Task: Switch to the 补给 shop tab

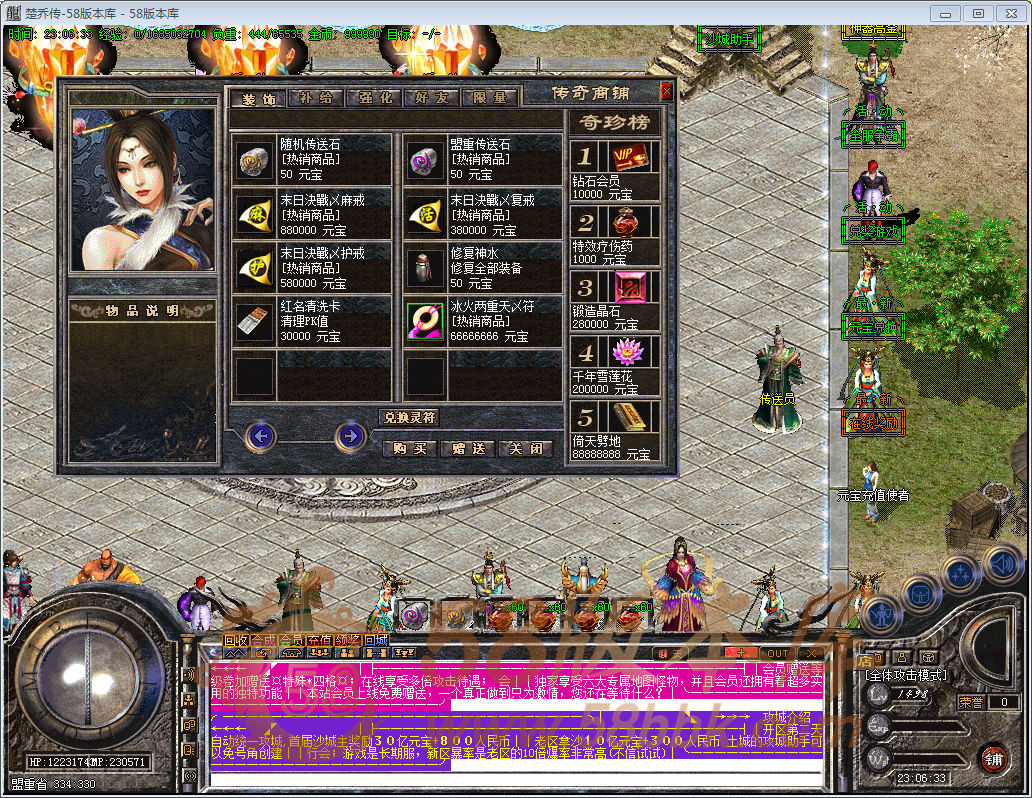Action: point(316,98)
